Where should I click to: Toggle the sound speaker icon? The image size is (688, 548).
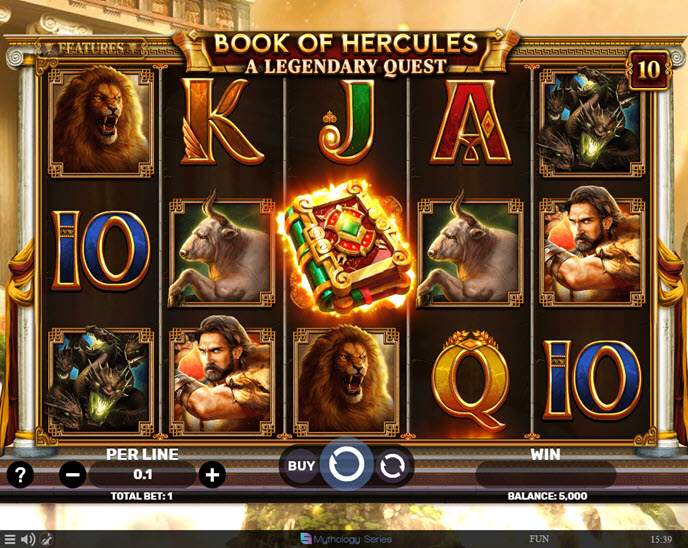(x=28, y=539)
